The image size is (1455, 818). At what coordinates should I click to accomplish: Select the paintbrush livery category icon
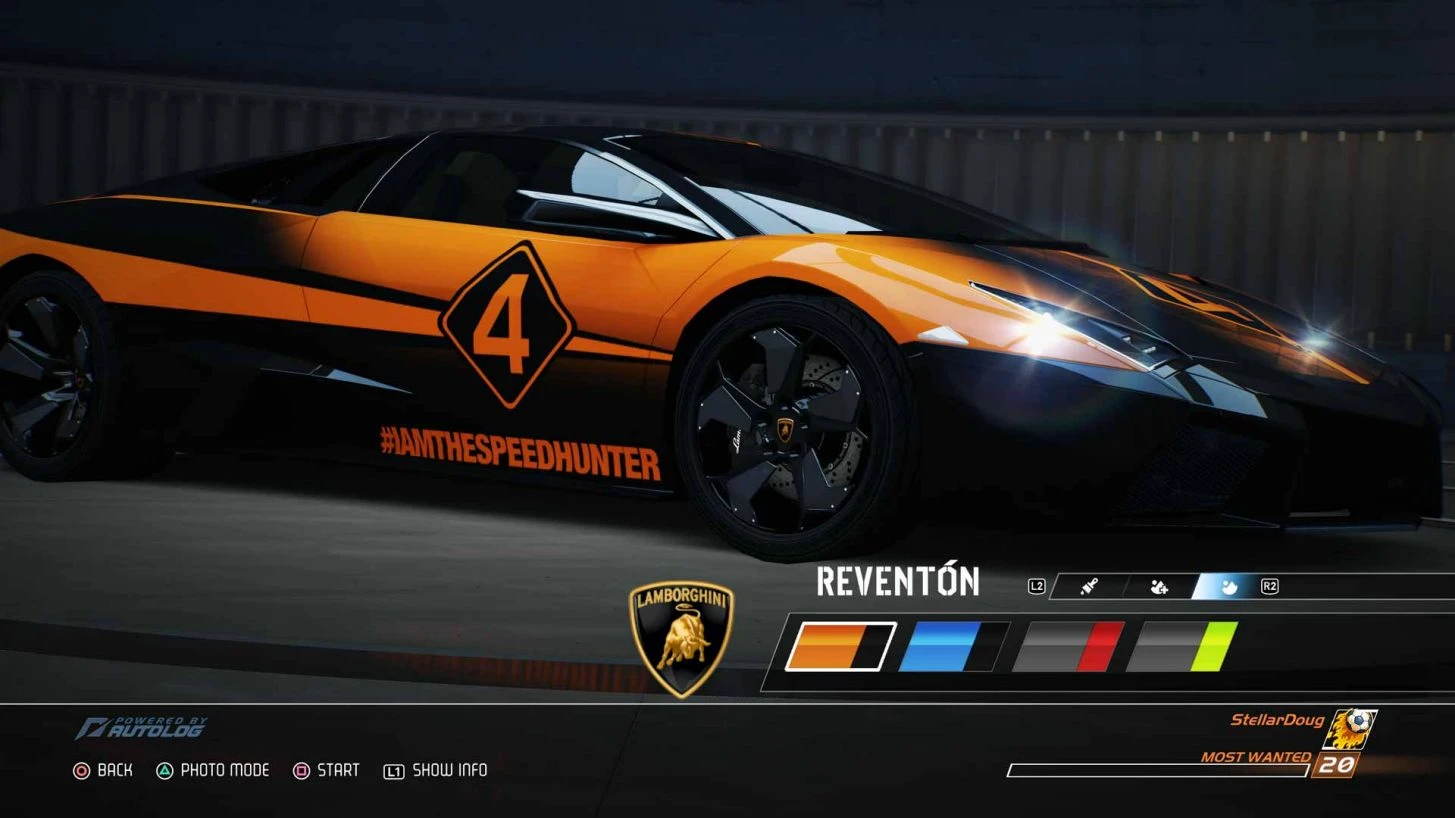tap(1088, 587)
